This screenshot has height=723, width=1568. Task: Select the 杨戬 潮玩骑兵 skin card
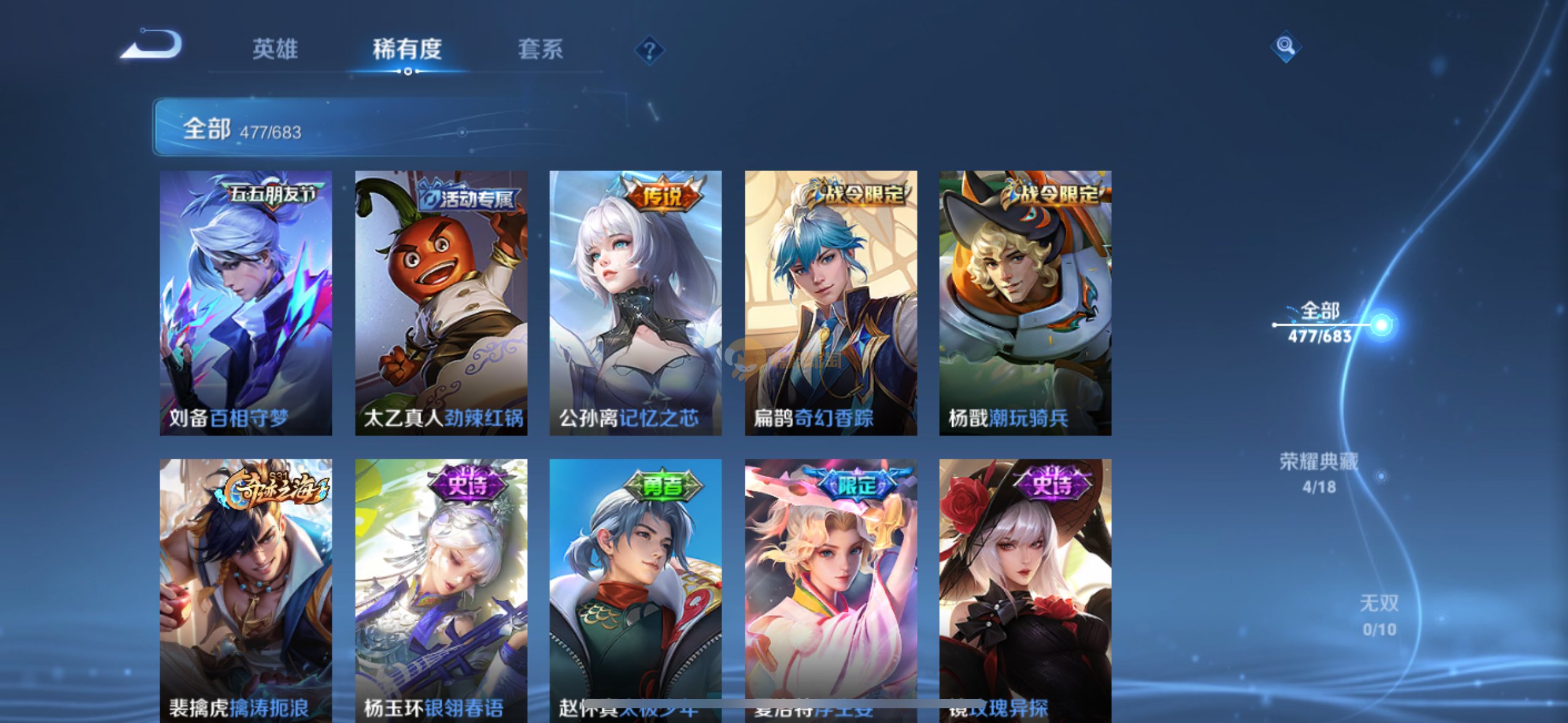(x=1025, y=303)
